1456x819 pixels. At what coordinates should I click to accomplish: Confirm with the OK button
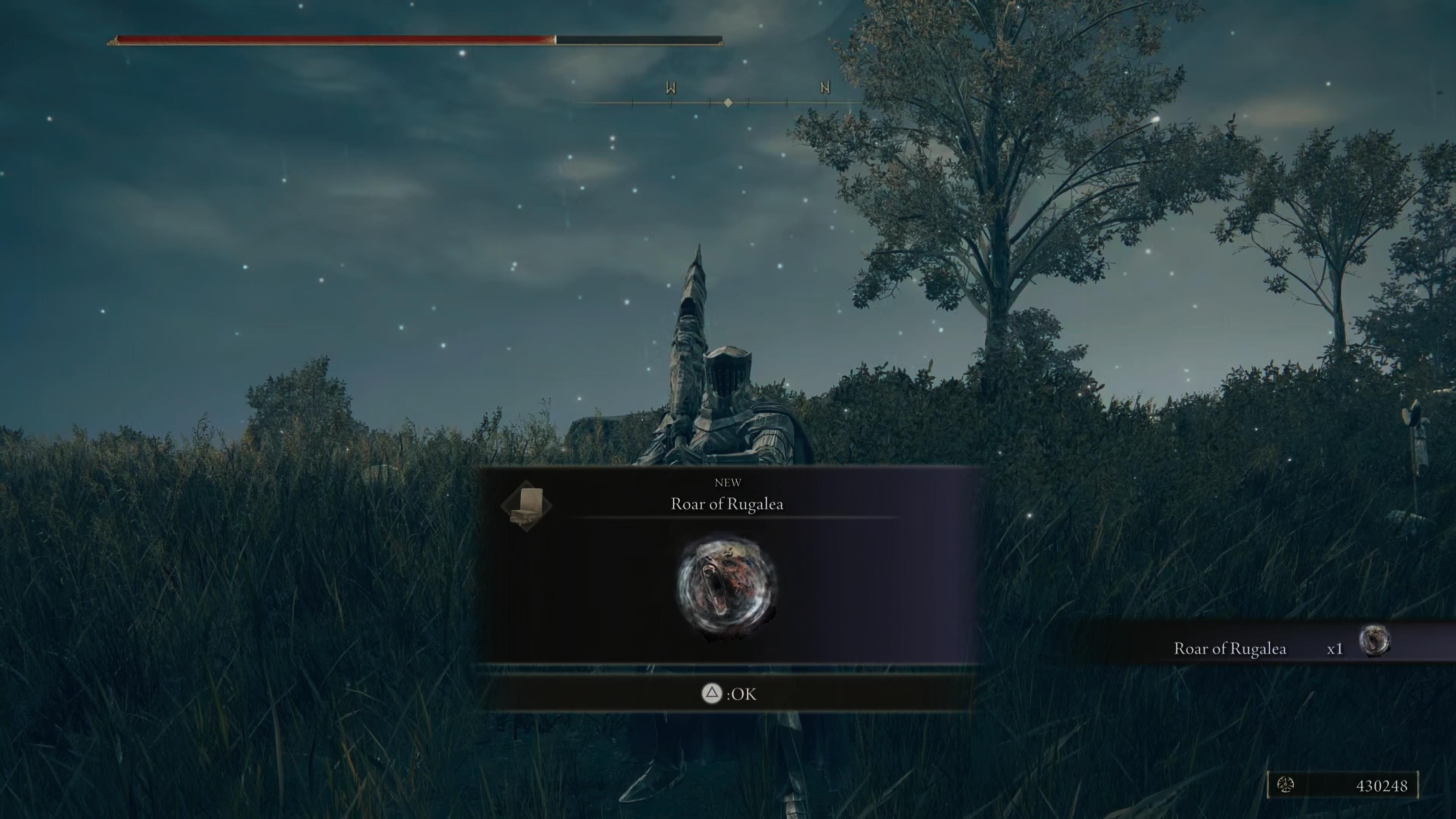pyautogui.click(x=729, y=694)
